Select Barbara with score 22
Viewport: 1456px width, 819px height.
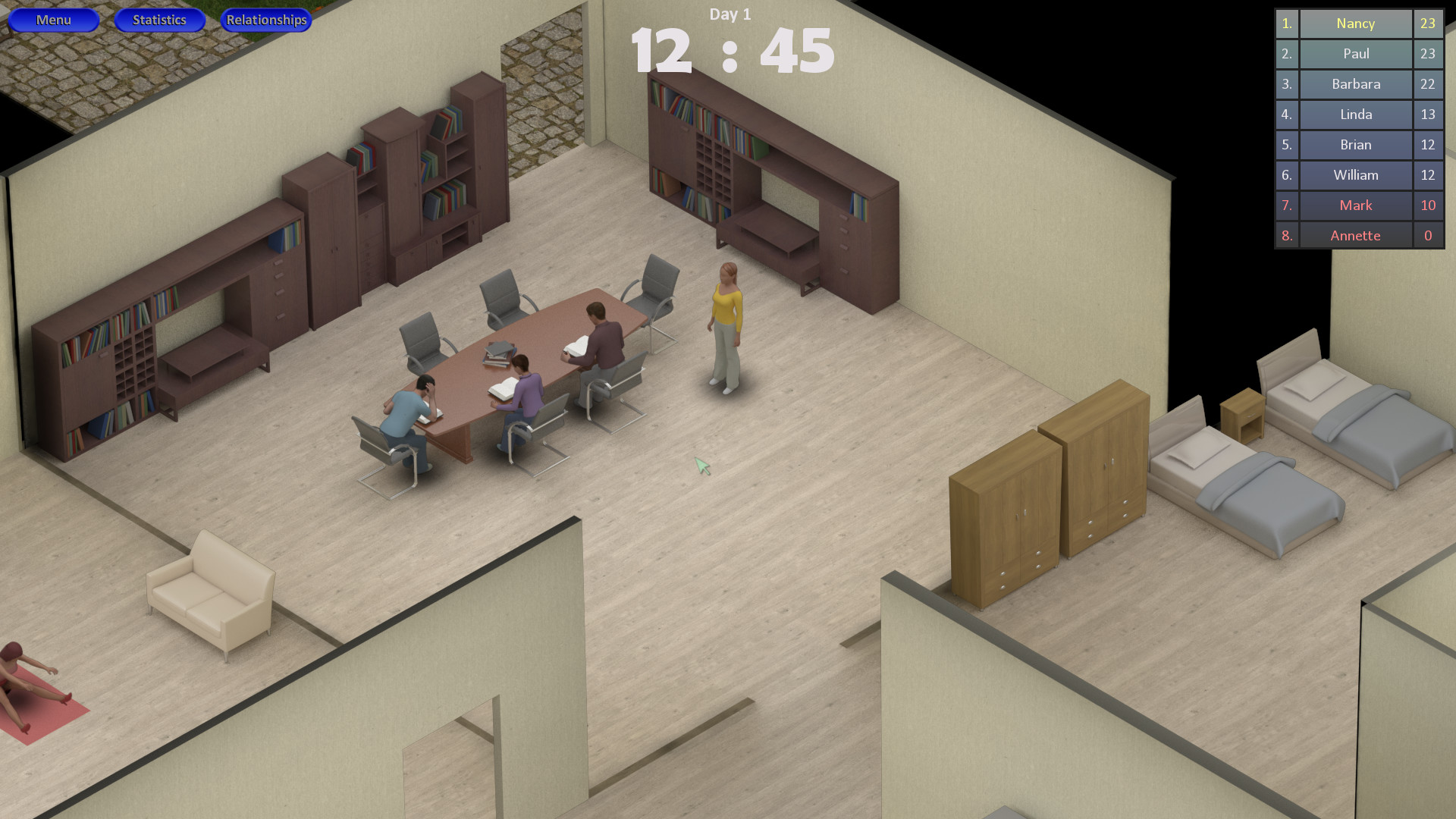pyautogui.click(x=1355, y=84)
